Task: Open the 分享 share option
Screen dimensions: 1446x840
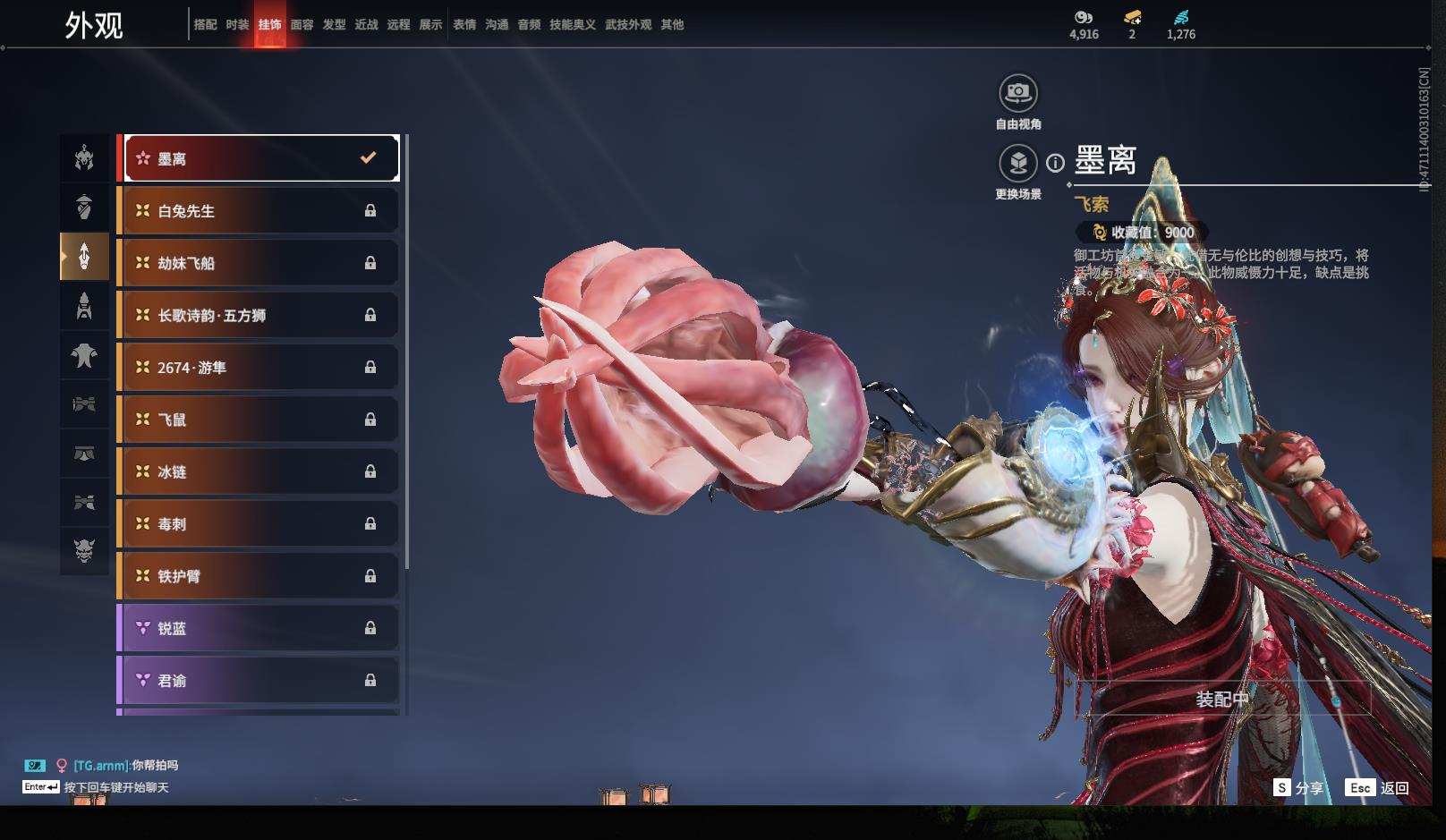Action: [x=1299, y=788]
